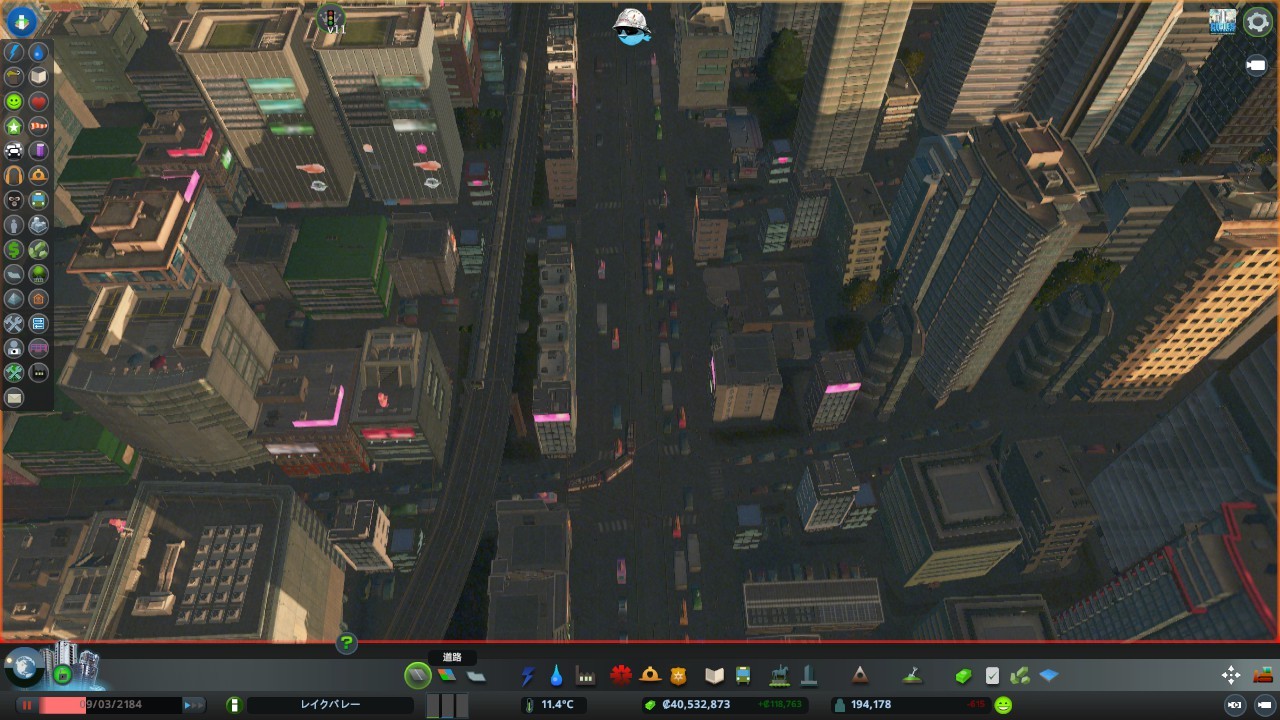Open the water and sewage menu
Viewport: 1280px width, 720px height.
(556, 676)
